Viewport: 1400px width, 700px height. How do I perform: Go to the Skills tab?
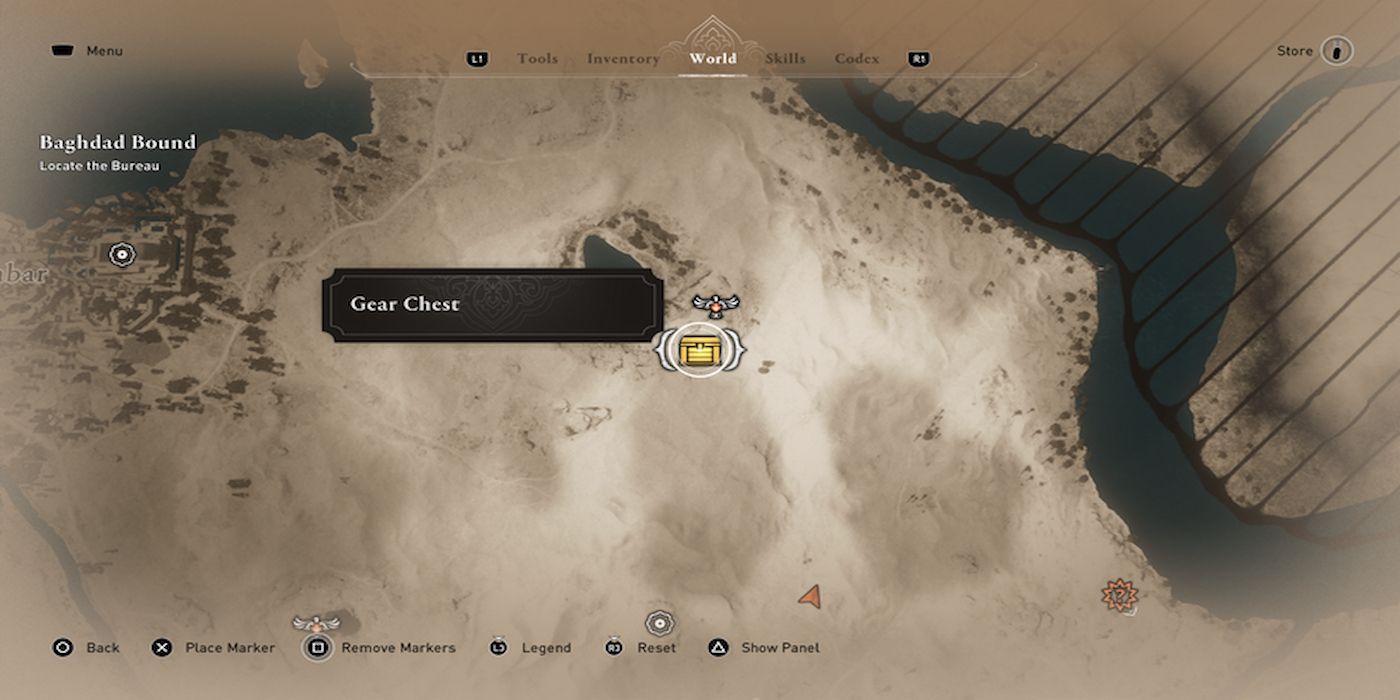(785, 59)
